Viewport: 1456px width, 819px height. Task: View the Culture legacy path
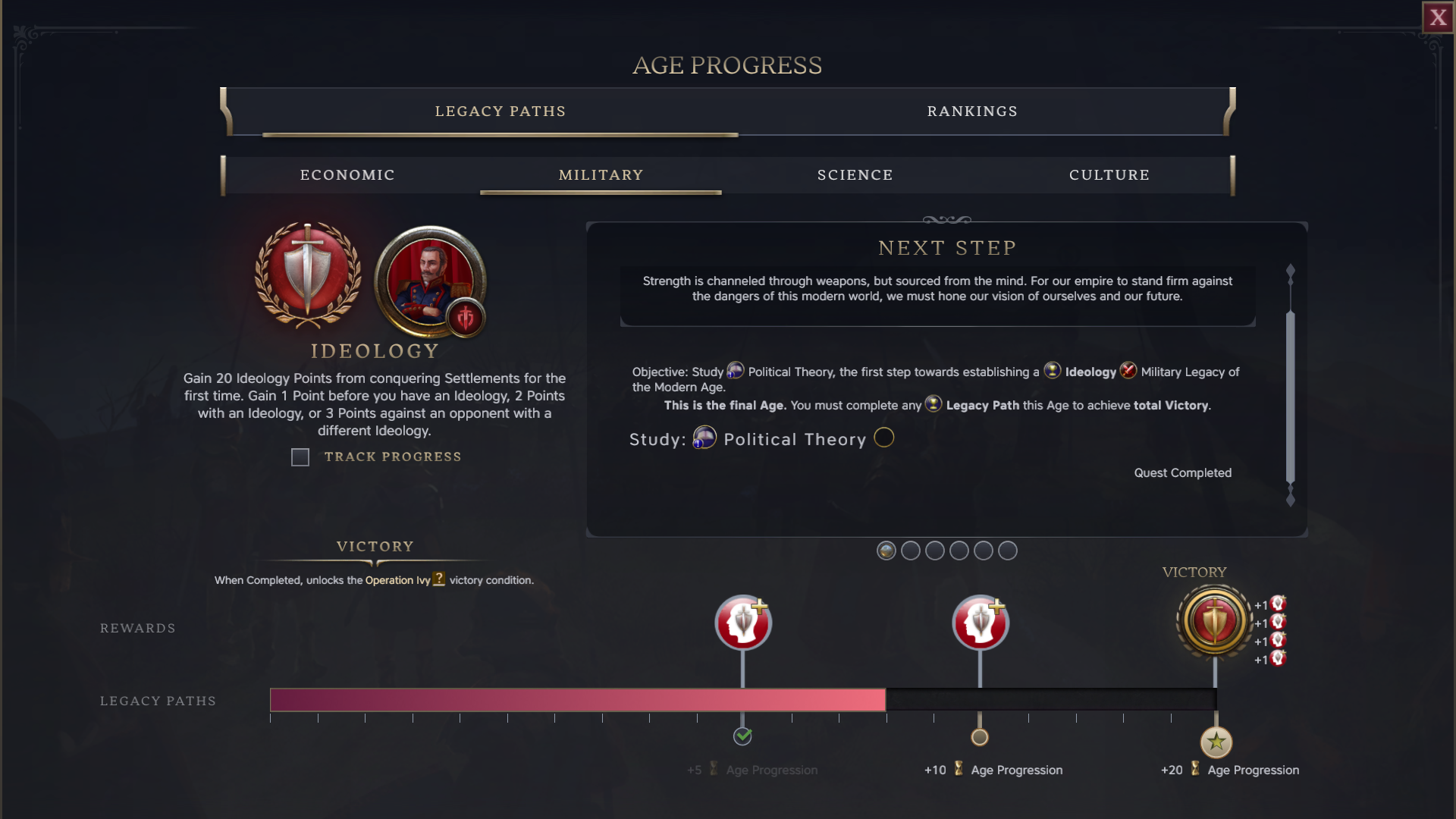(x=1109, y=175)
